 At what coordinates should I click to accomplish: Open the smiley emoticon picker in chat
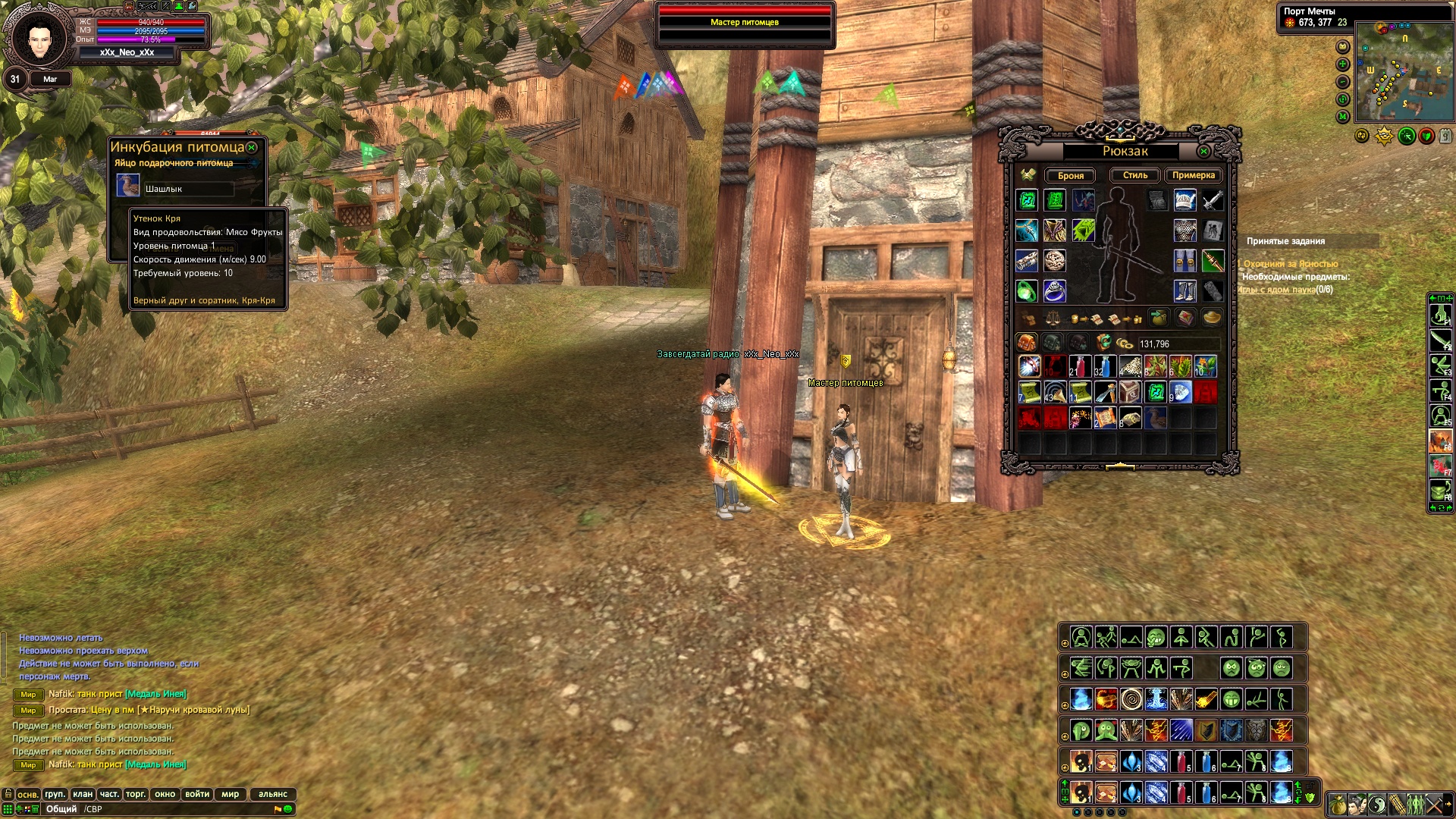coord(288,809)
